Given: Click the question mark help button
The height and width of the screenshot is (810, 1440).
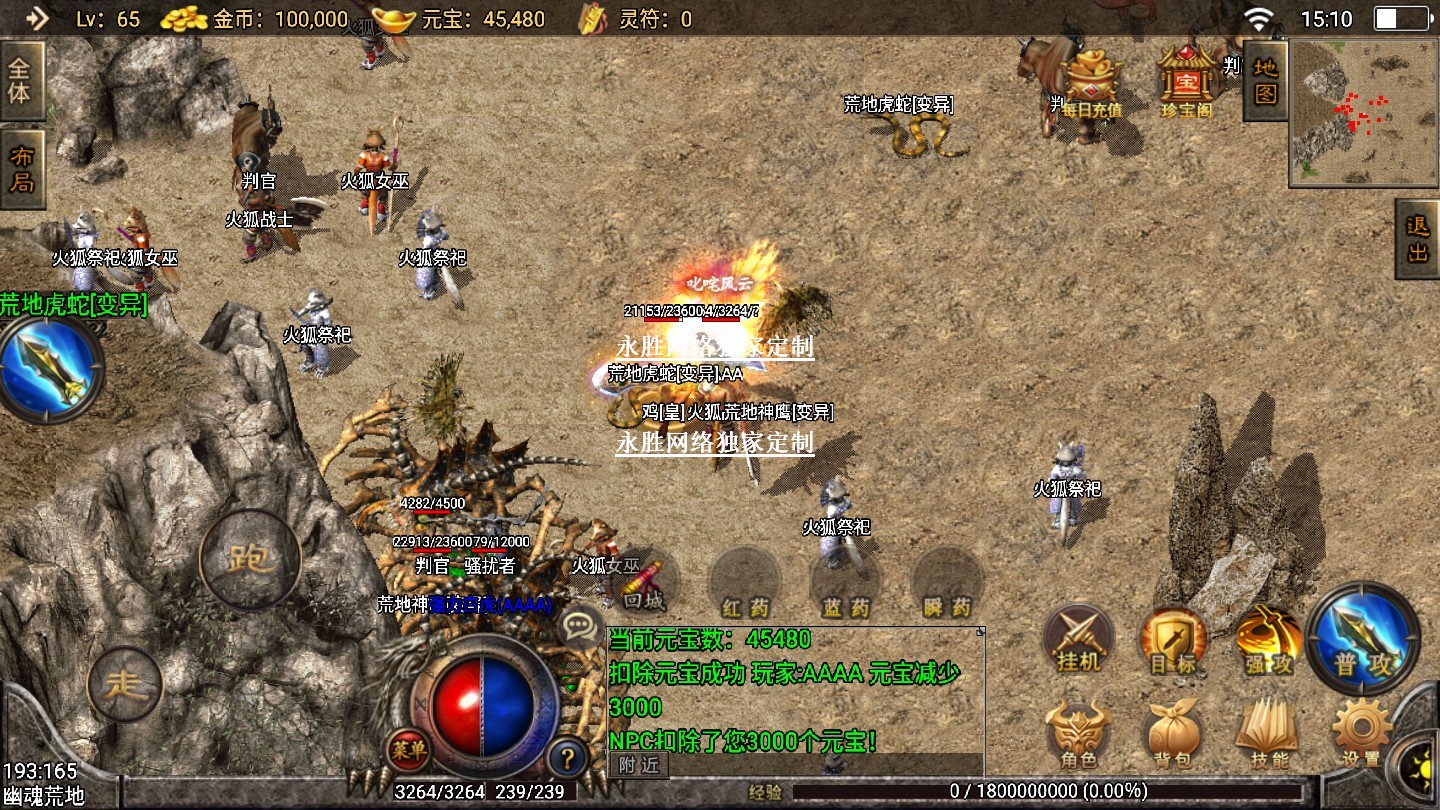Looking at the screenshot, I should [x=567, y=757].
